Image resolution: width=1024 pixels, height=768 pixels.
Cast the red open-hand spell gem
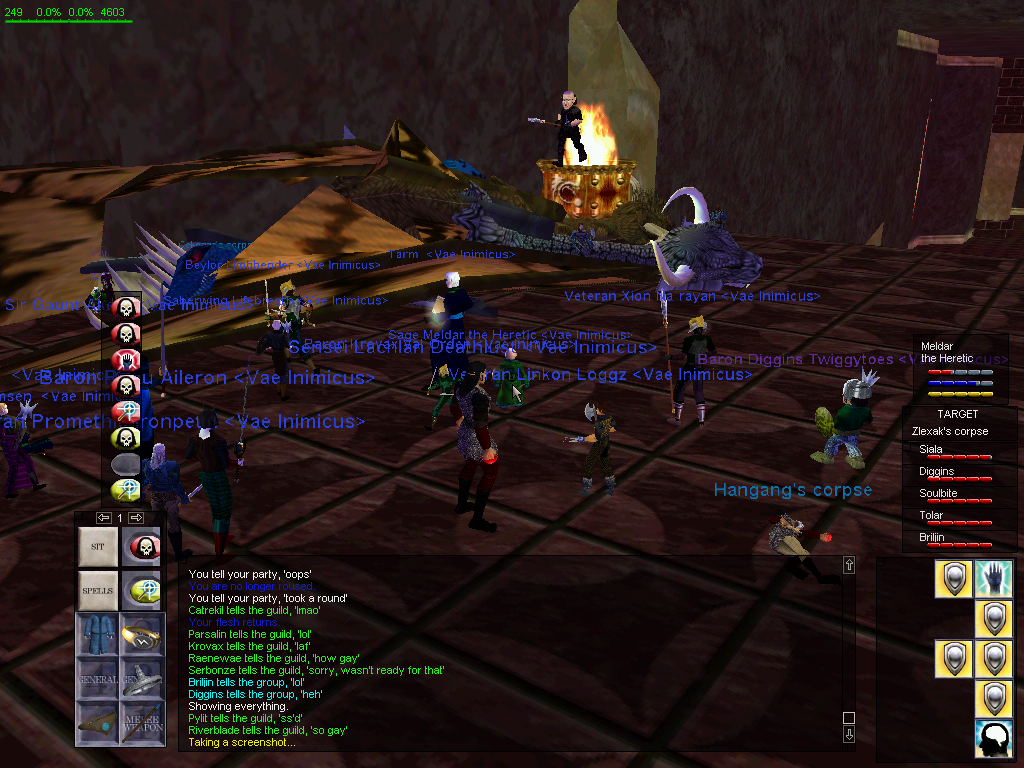[x=125, y=359]
